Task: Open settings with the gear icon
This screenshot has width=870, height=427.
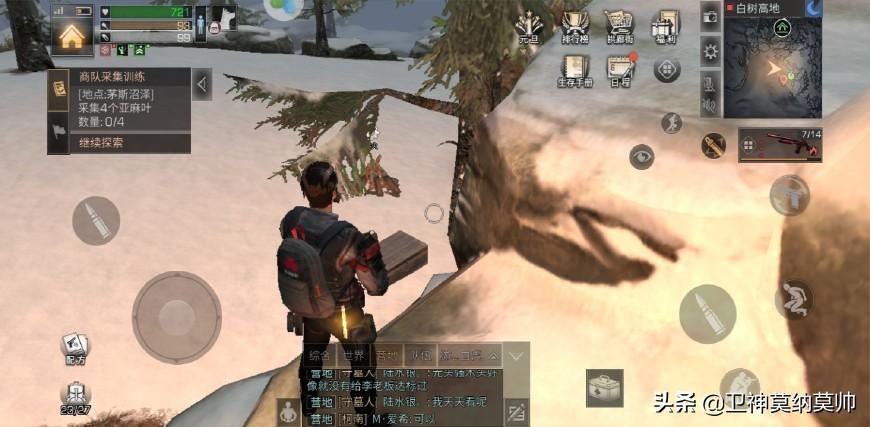Action: pos(711,51)
